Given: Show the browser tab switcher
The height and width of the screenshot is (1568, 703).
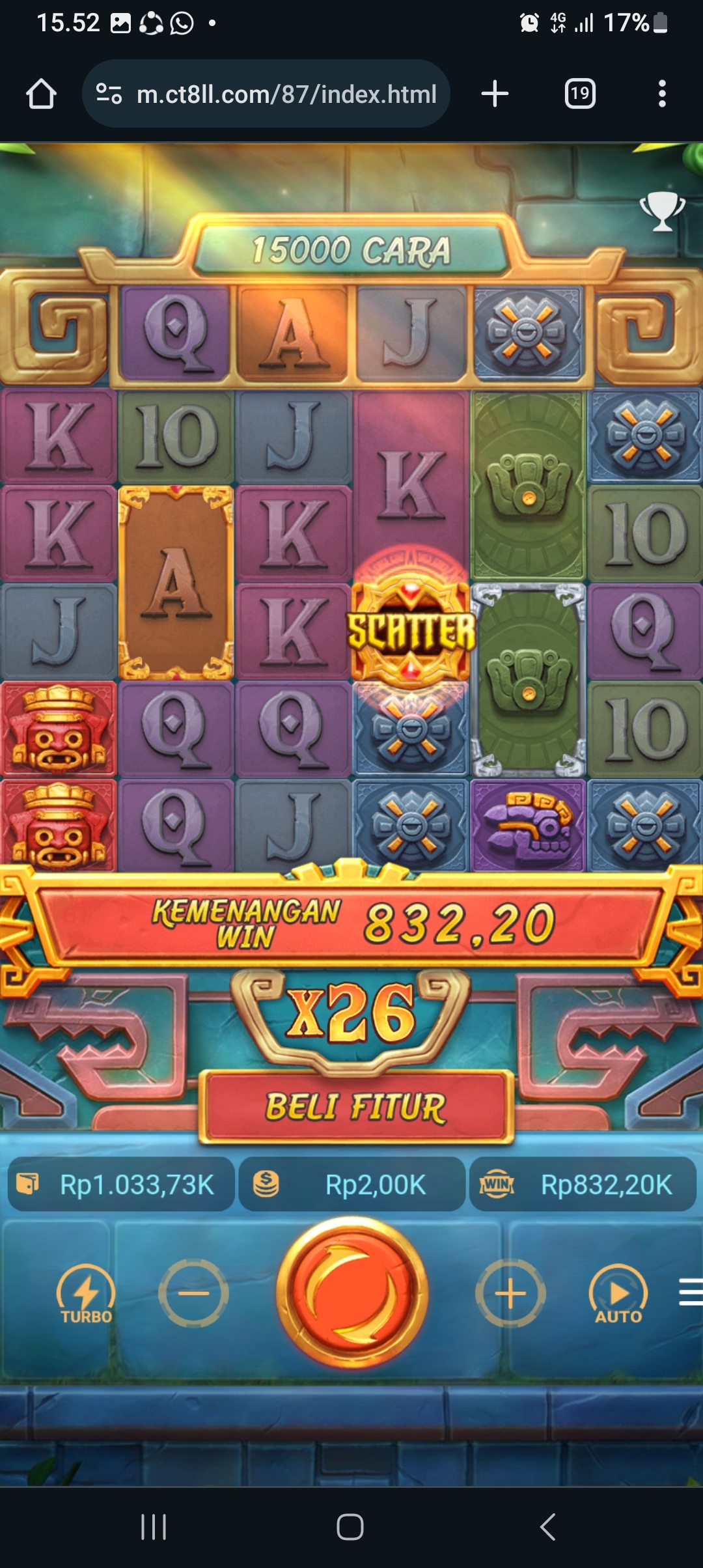Looking at the screenshot, I should coord(579,94).
